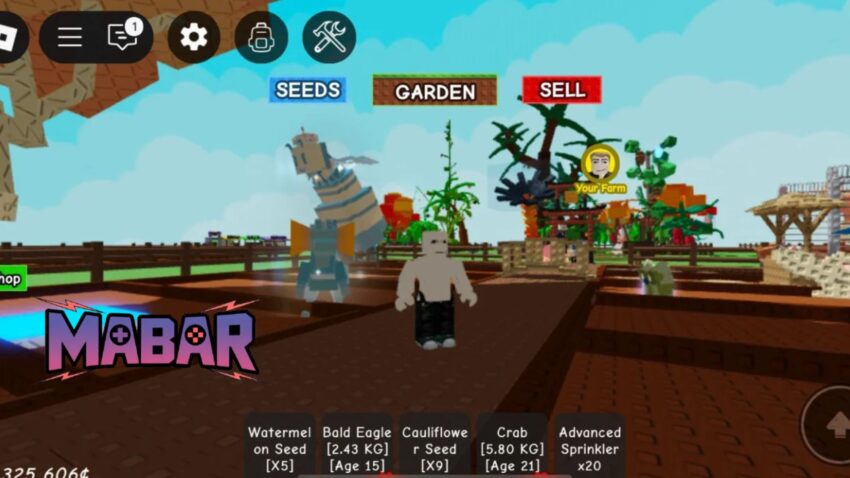Open the chat with one notification
Screen dimensions: 850x478
pos(123,37)
